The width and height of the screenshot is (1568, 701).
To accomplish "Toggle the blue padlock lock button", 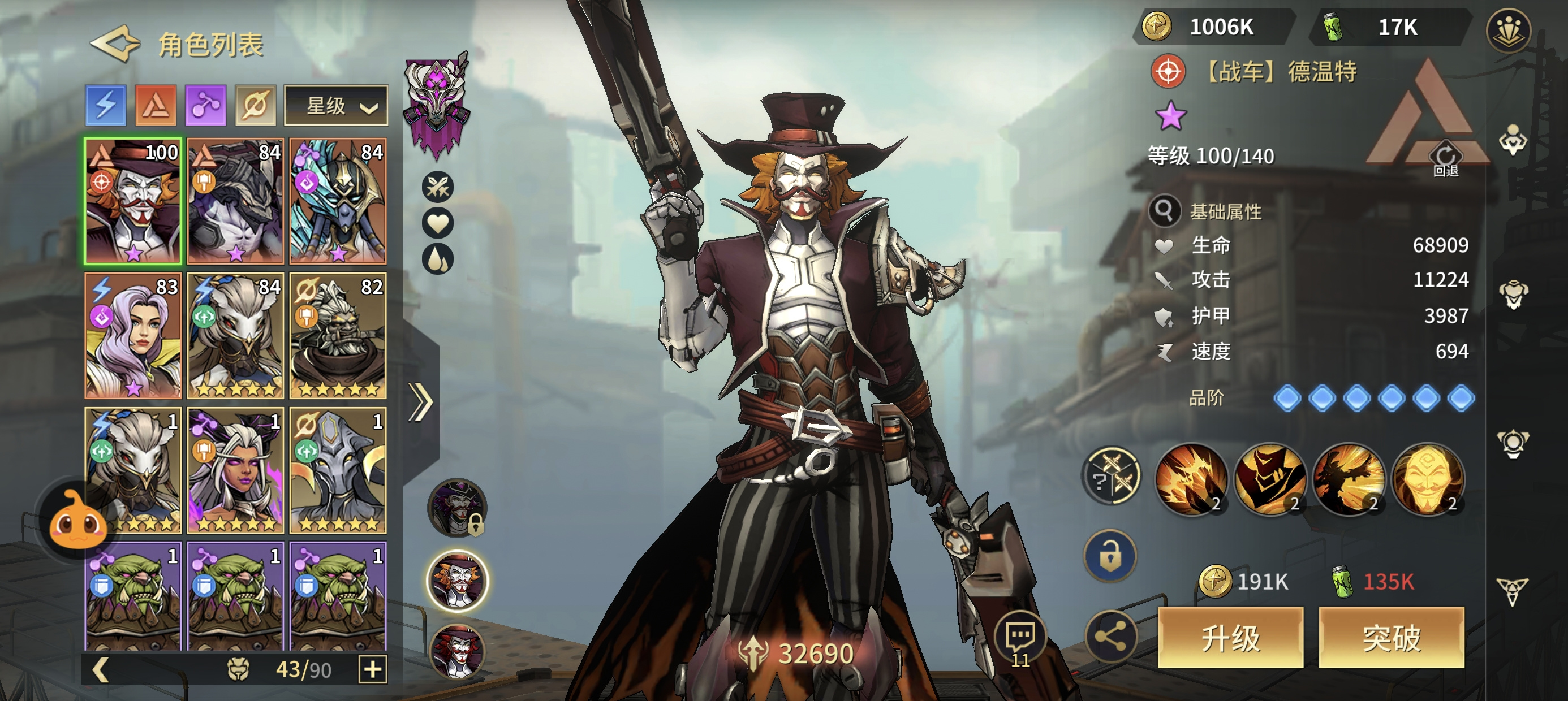I will (1110, 557).
